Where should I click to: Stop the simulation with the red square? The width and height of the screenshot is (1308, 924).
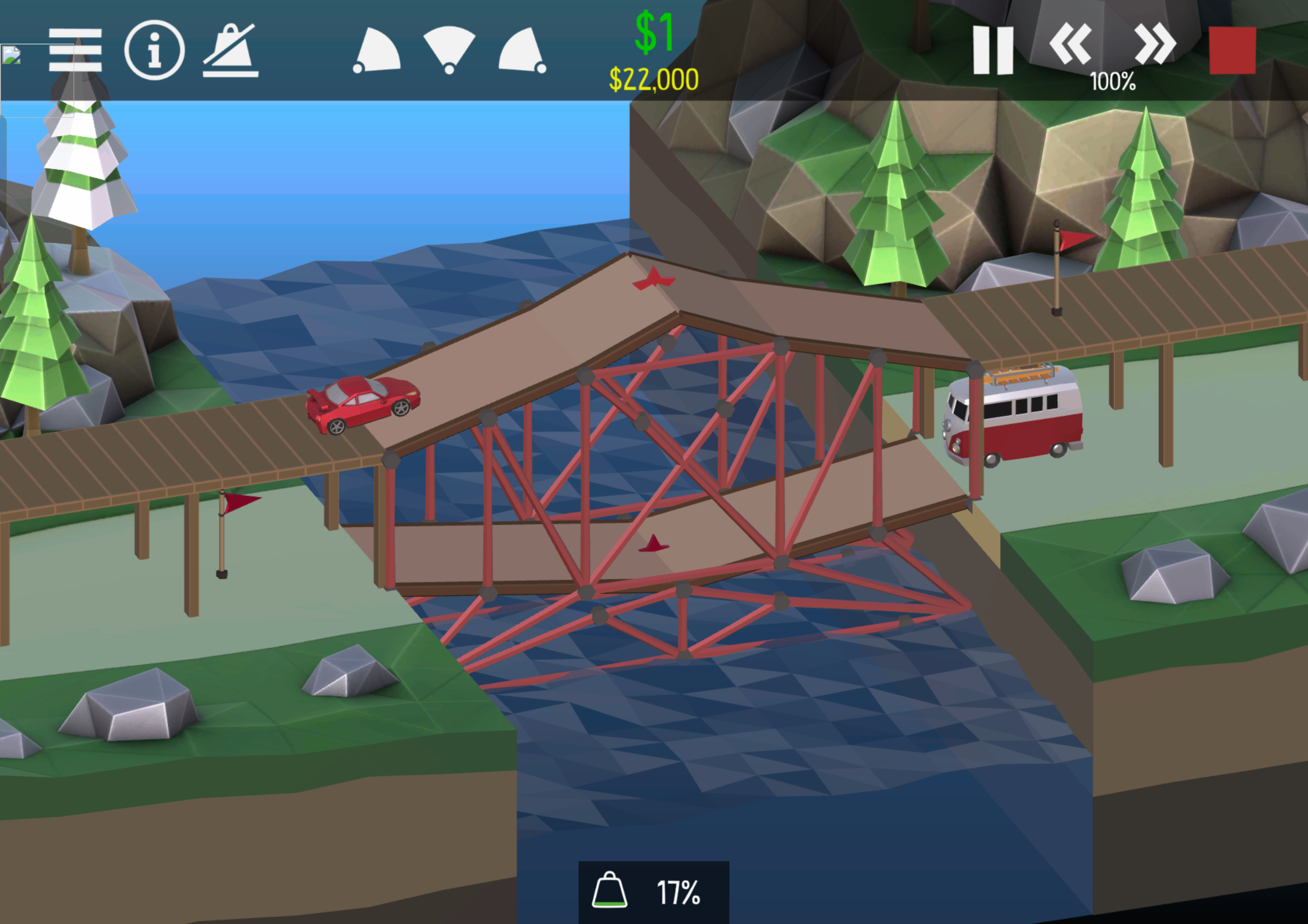click(x=1232, y=50)
